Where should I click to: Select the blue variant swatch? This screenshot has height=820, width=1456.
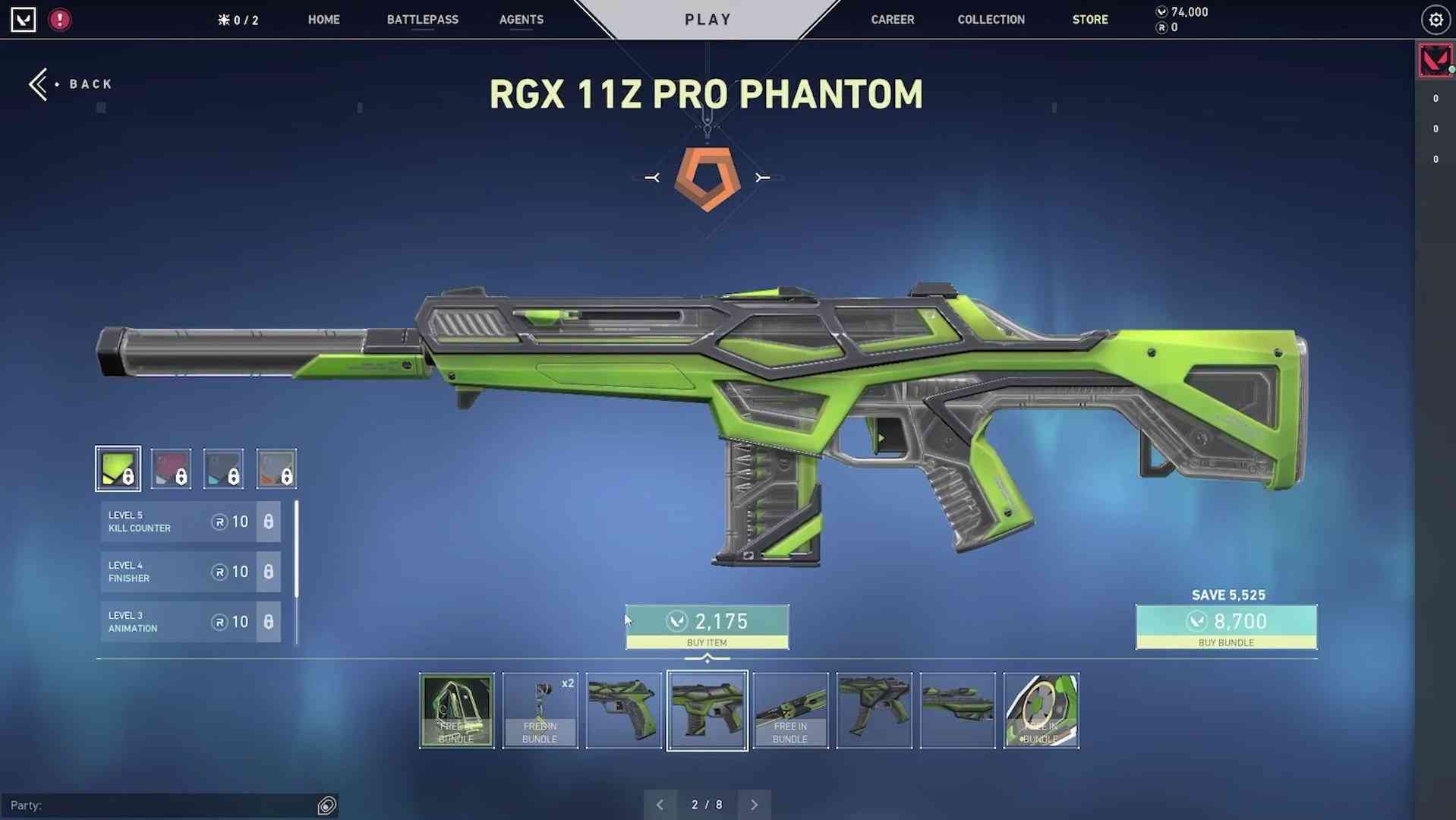(x=223, y=468)
